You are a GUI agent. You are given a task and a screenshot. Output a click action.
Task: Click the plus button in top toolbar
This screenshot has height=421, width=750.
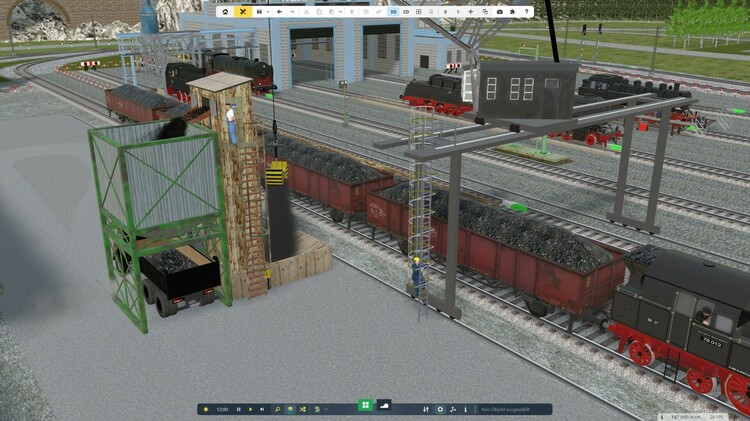(471, 11)
